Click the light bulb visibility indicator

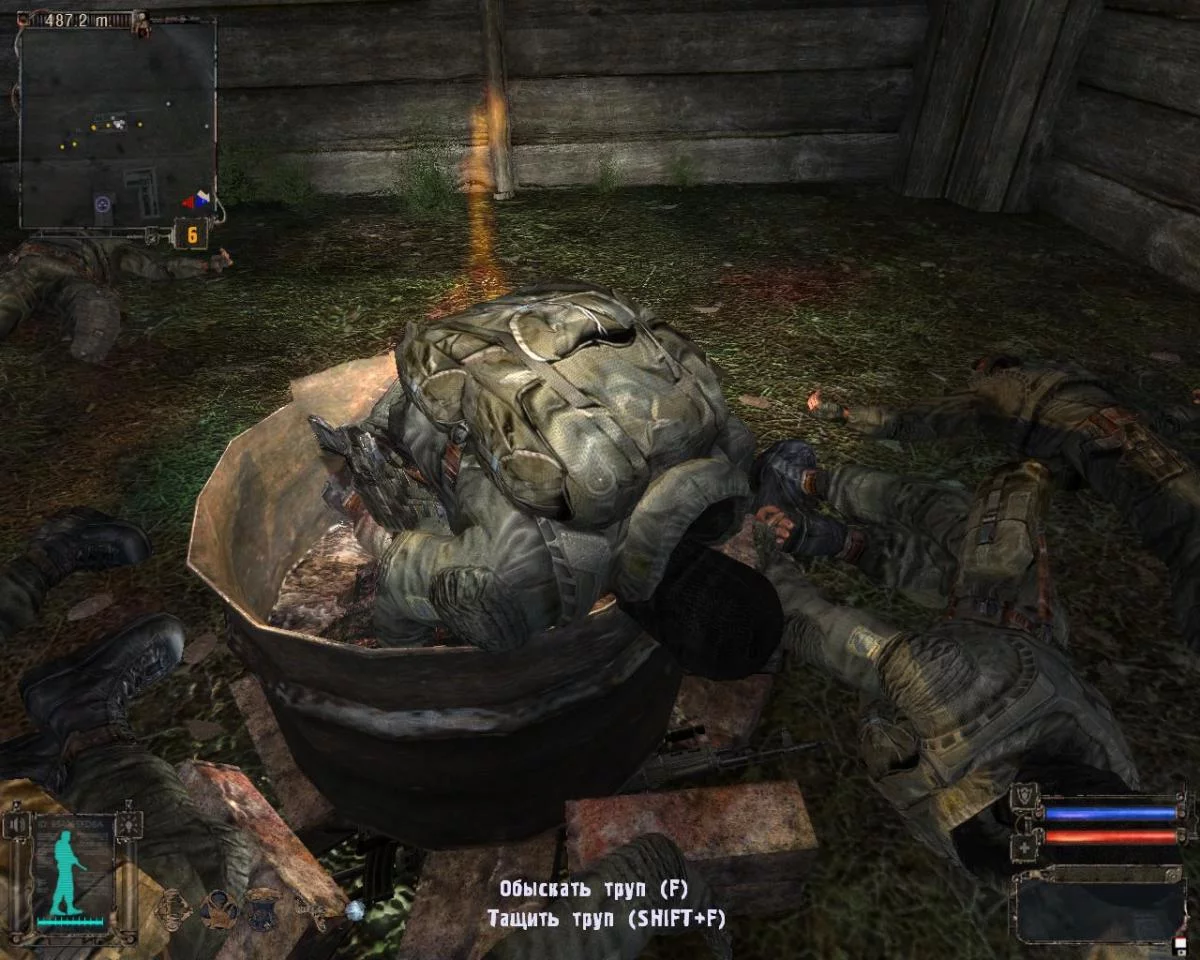pyautogui.click(x=131, y=824)
